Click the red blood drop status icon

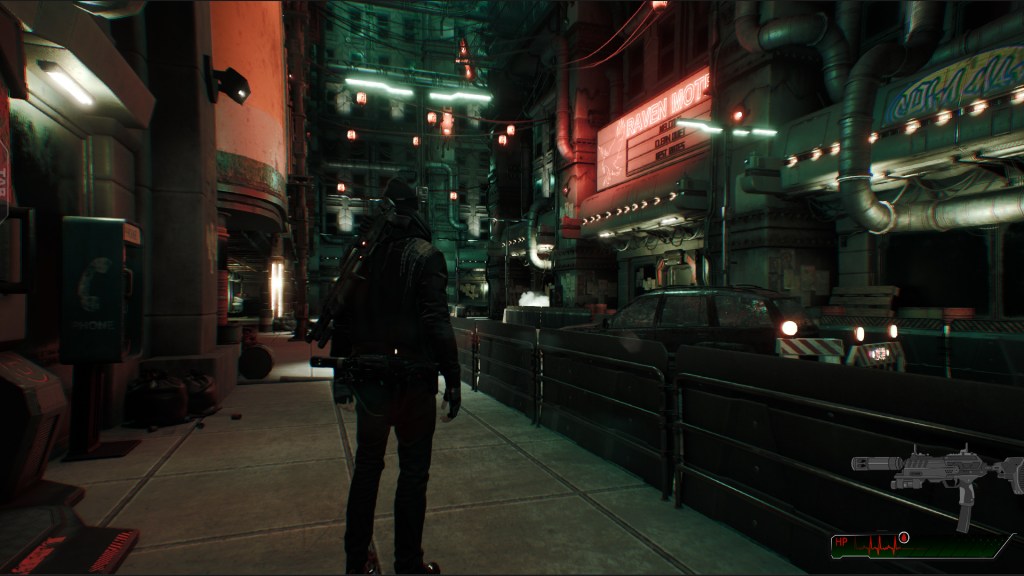coord(903,538)
